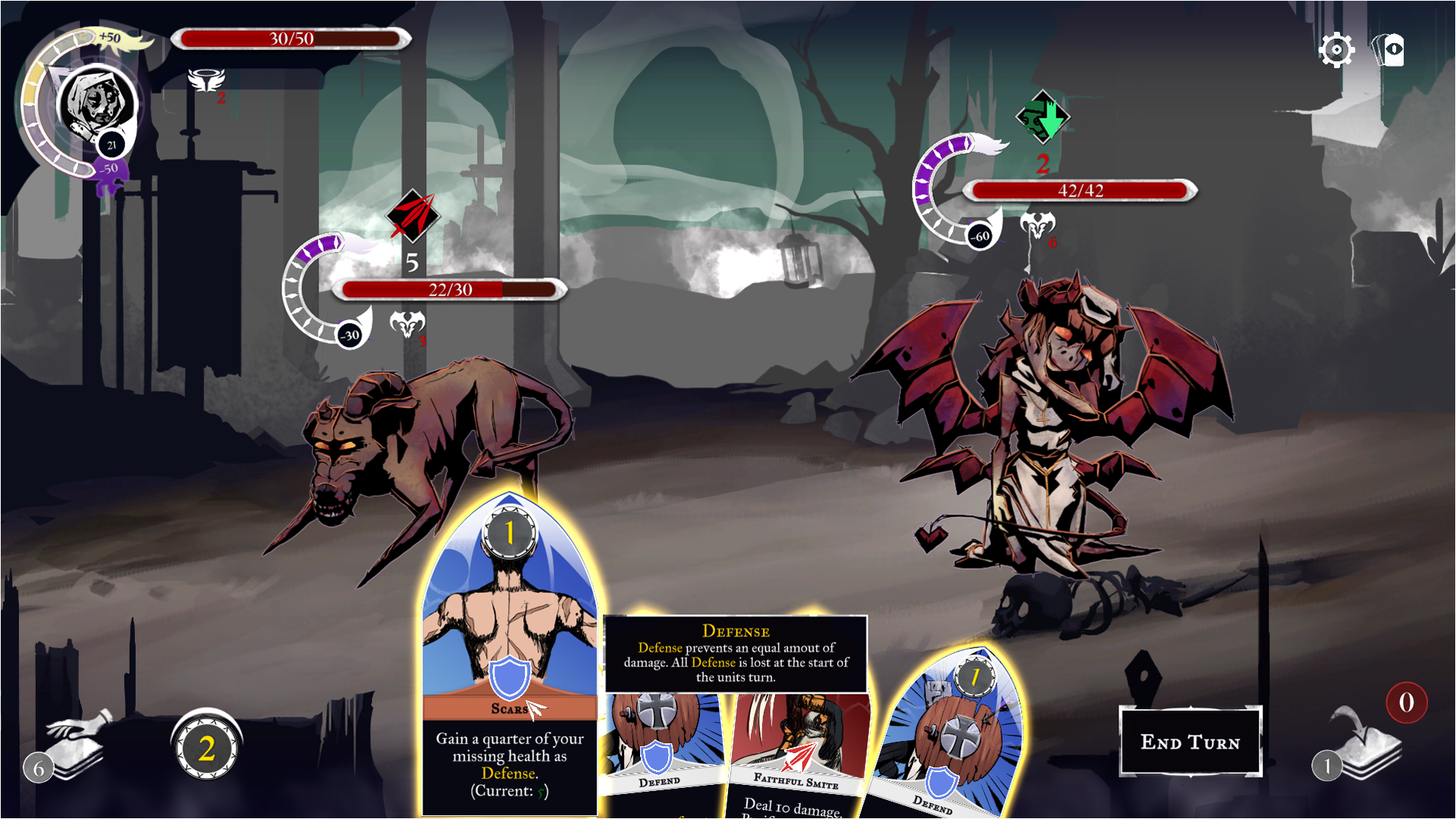Click the hooded player portrait
This screenshot has width=1456, height=819.
pyautogui.click(x=96, y=102)
